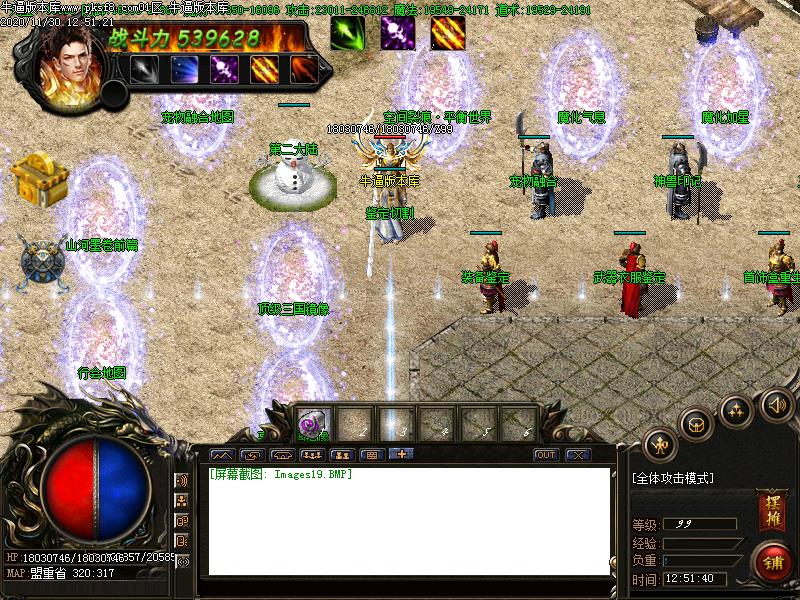The width and height of the screenshot is (800, 600).
Task: Select the black slash skill icon
Action: point(145,69)
